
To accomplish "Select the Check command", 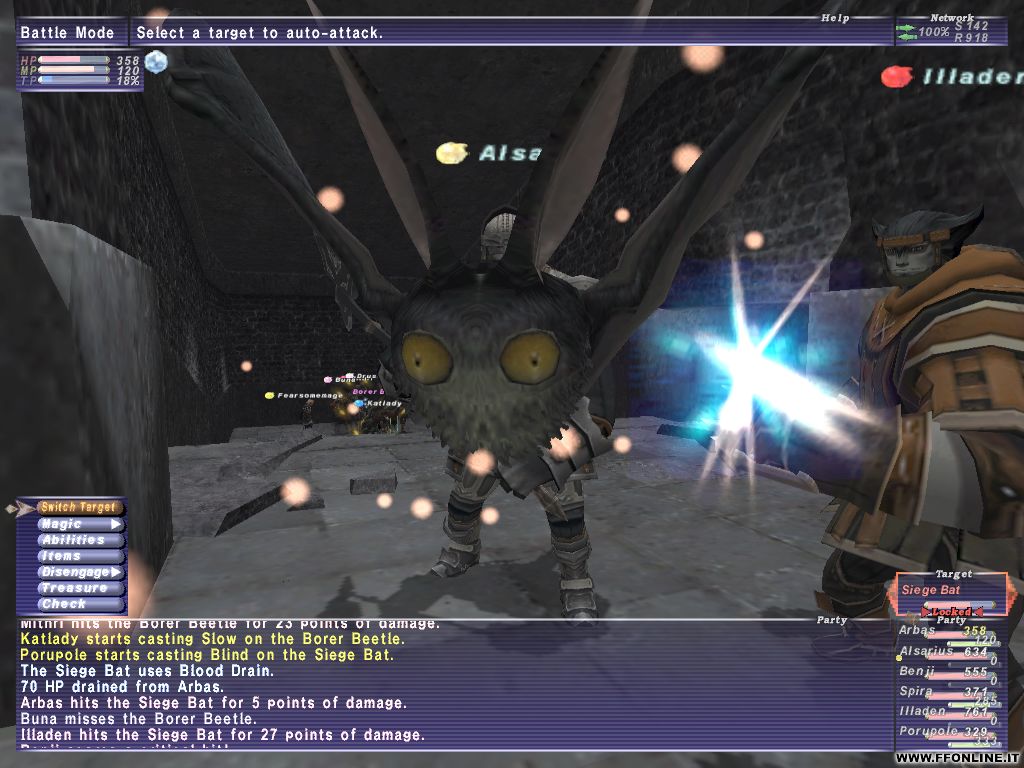I will (78, 604).
